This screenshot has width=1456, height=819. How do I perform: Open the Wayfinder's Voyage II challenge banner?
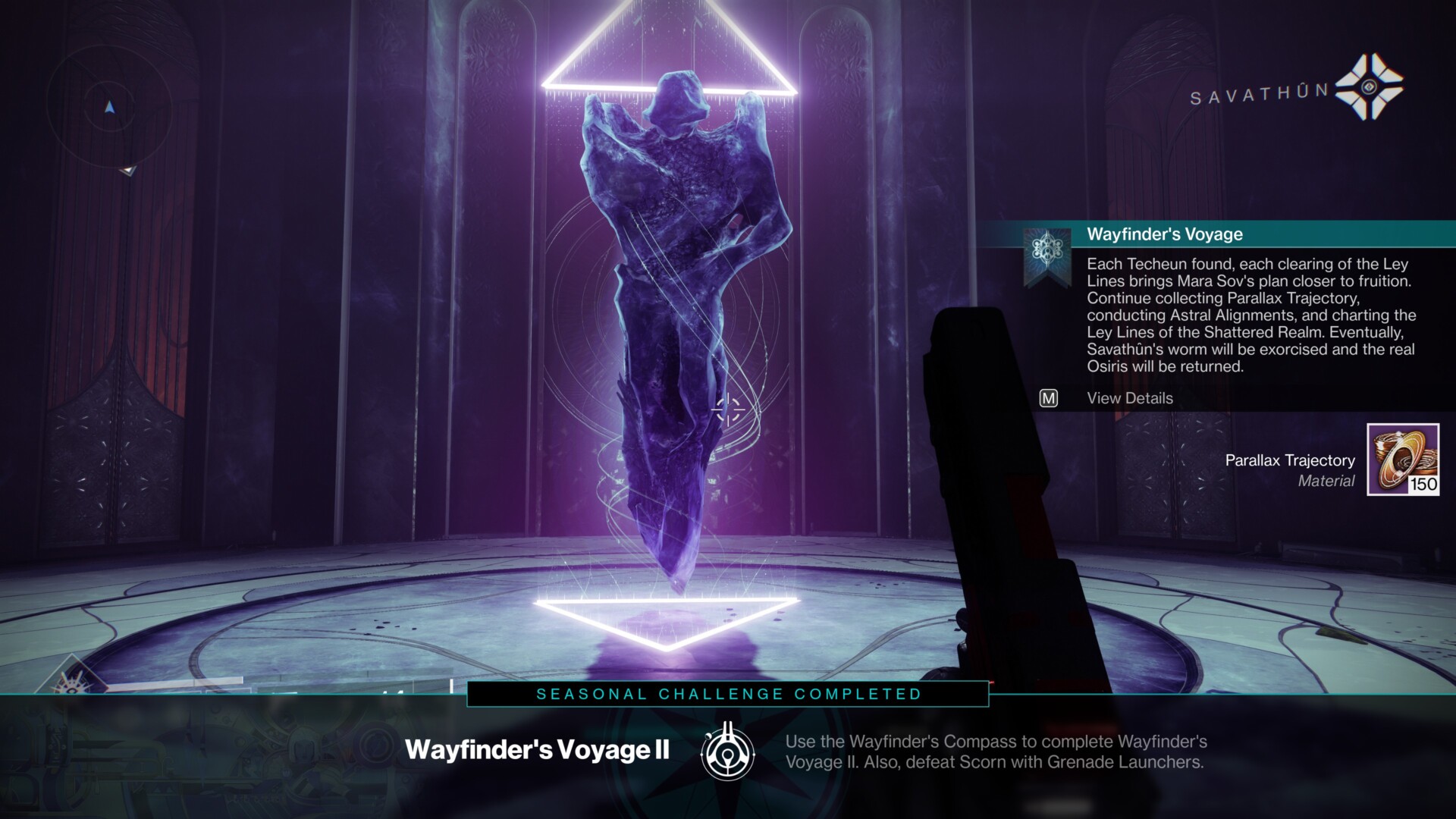(x=537, y=750)
